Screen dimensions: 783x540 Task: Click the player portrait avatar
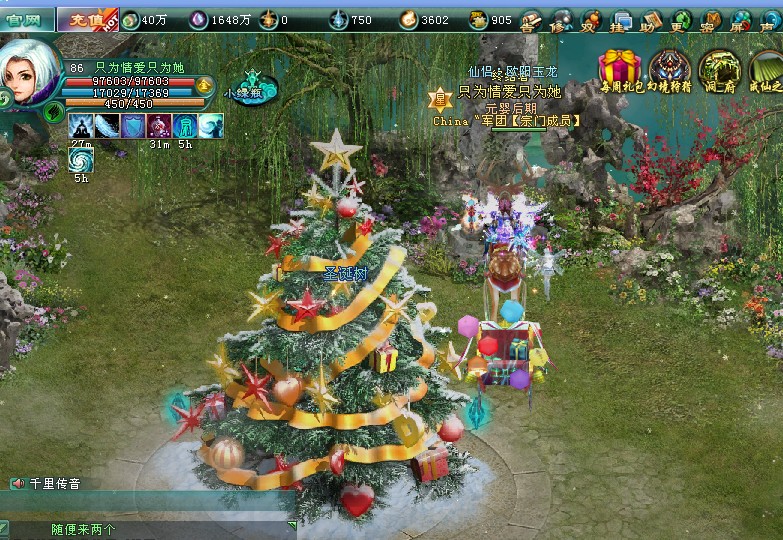[28, 72]
